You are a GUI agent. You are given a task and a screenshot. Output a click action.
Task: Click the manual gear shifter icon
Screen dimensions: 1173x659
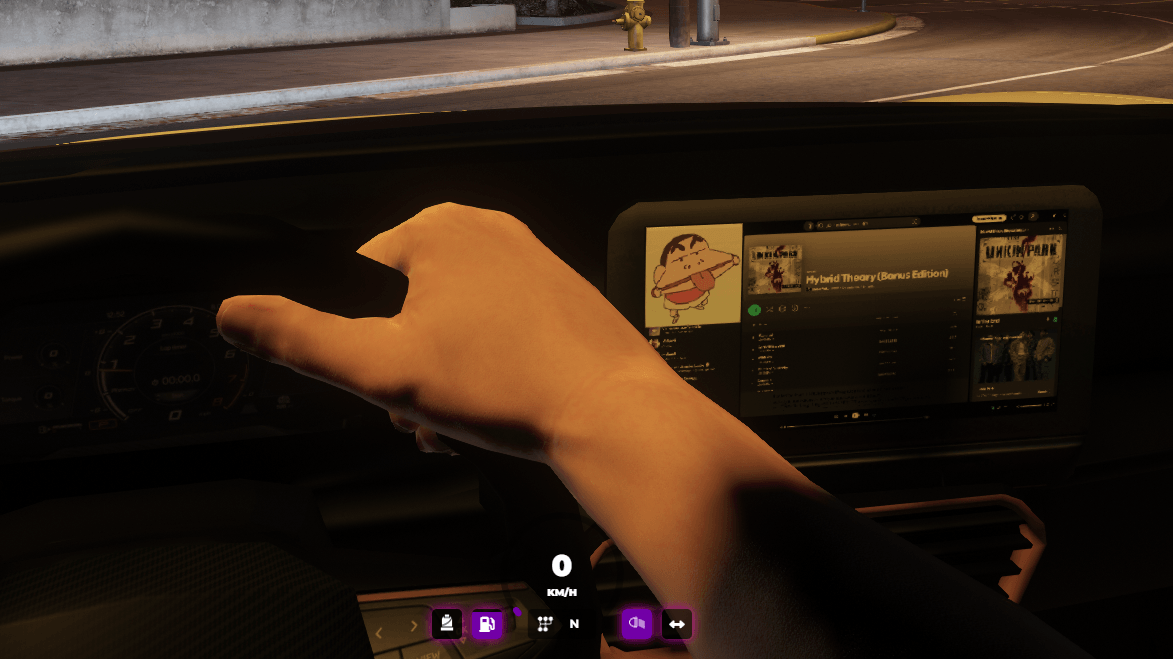[544, 624]
